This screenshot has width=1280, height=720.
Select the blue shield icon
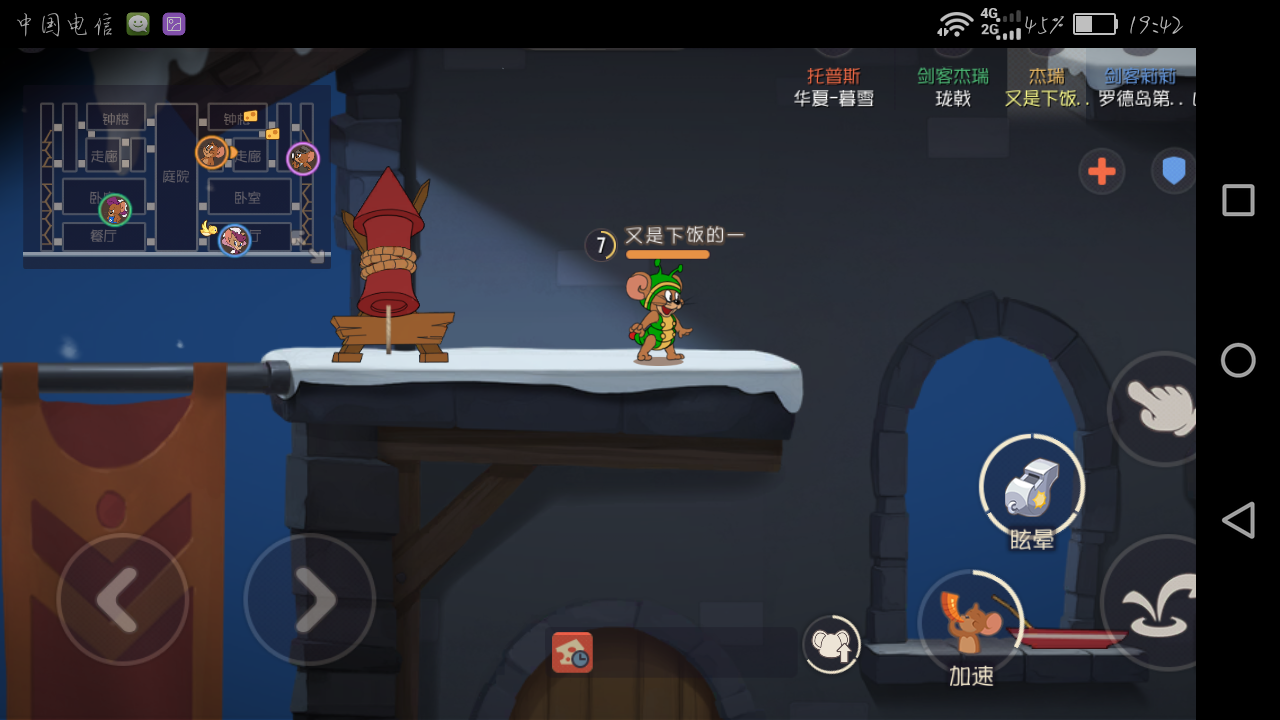(1174, 172)
